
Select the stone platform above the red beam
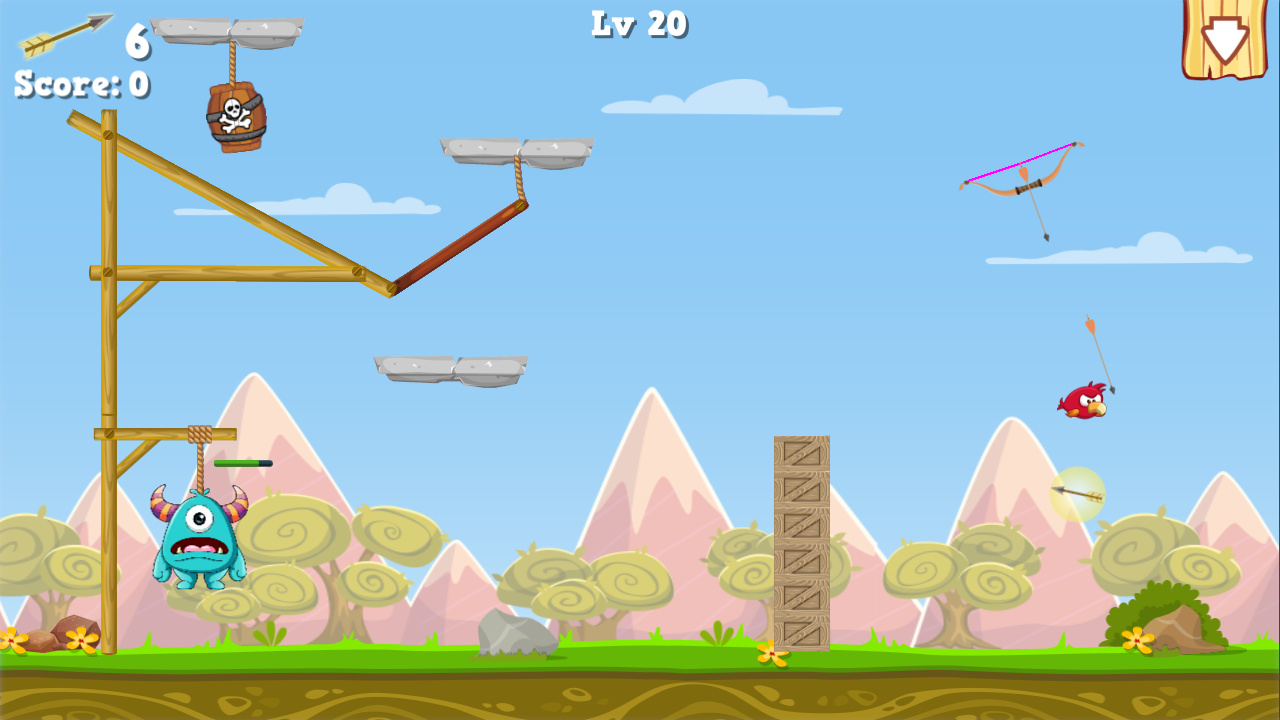click(515, 149)
